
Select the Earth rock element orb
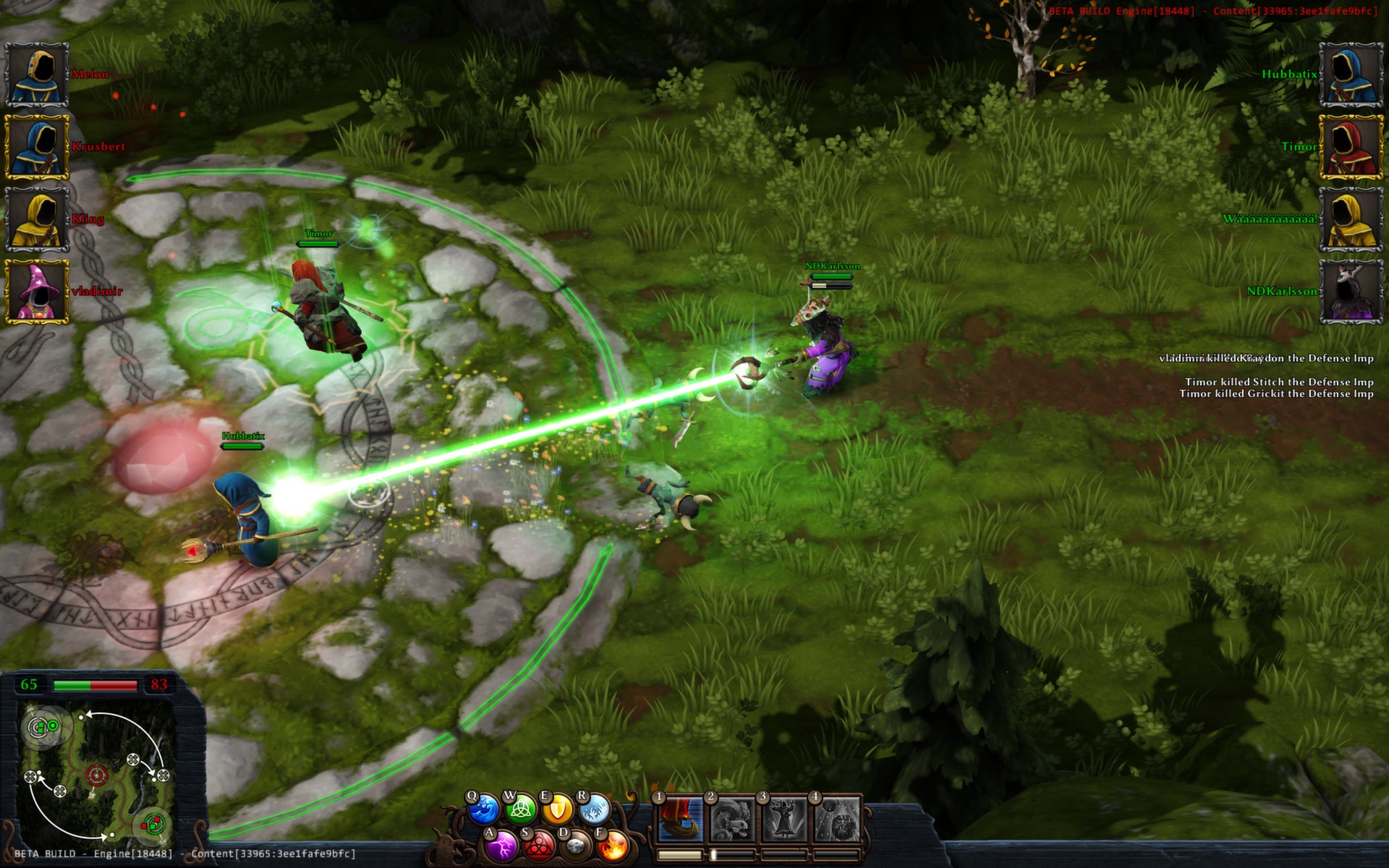(575, 846)
